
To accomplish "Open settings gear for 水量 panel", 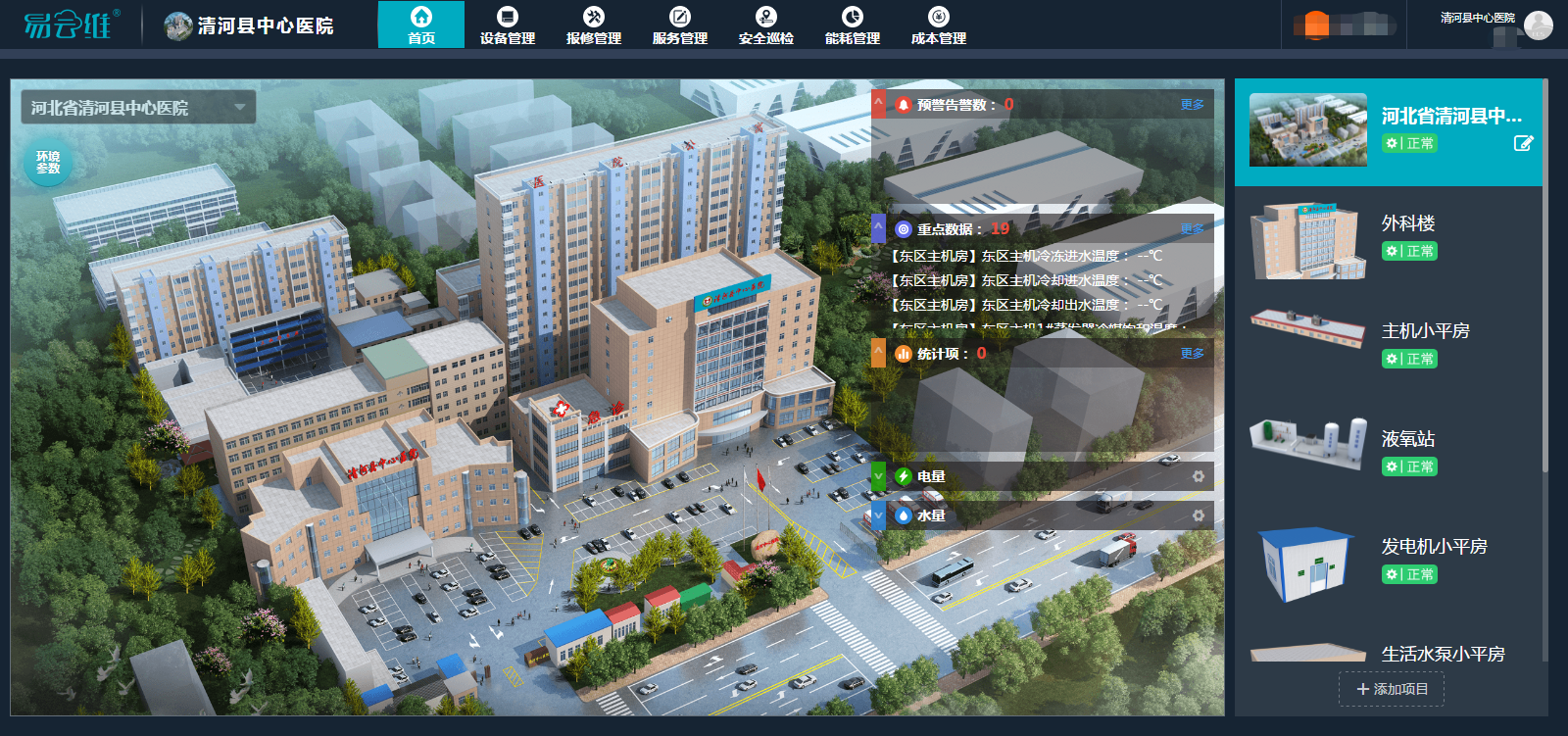I will tap(1198, 515).
